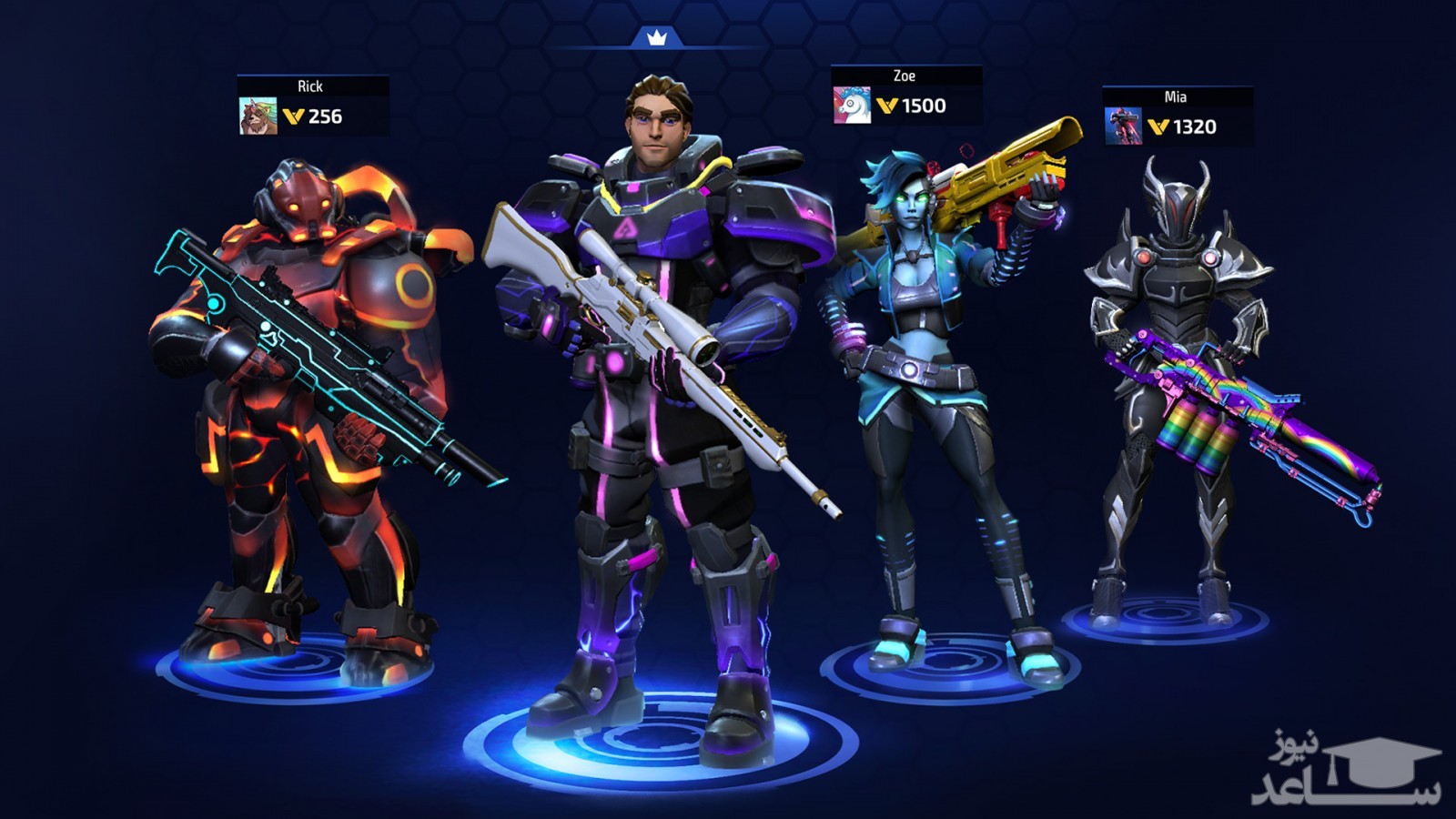Viewport: 1456px width, 819px height.
Task: View Mia's player avatar thumbnail
Action: [1123, 126]
